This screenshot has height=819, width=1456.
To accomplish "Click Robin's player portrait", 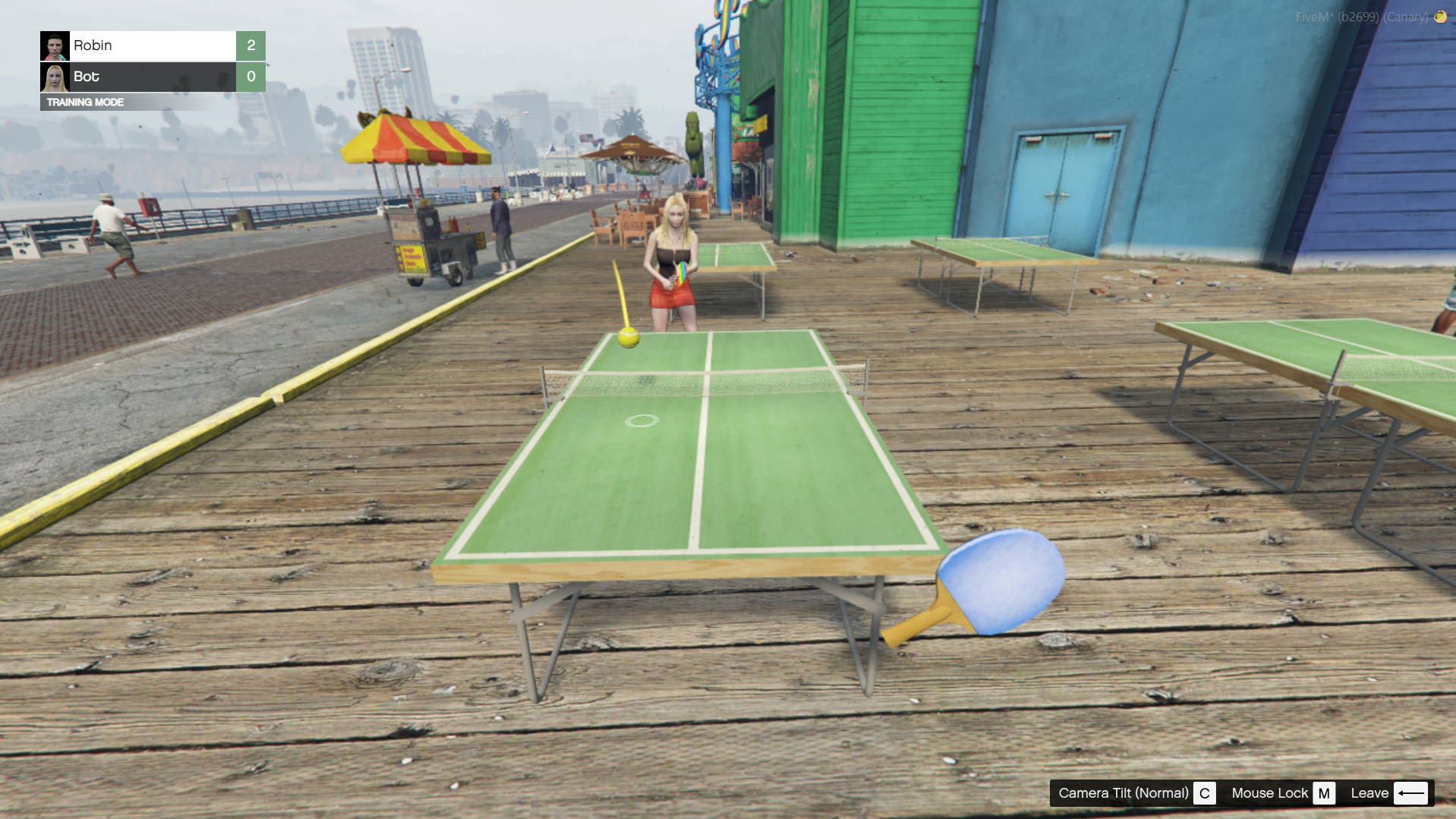I will (55, 46).
